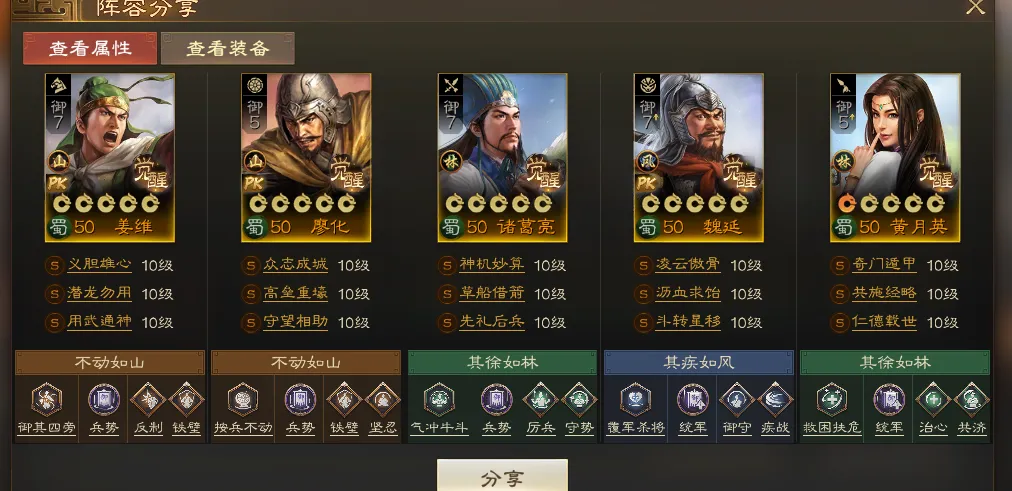Viewport: 1012px width, 491px height.
Task: Open the 气冲牛斗 icon
Action: pyautogui.click(x=438, y=404)
